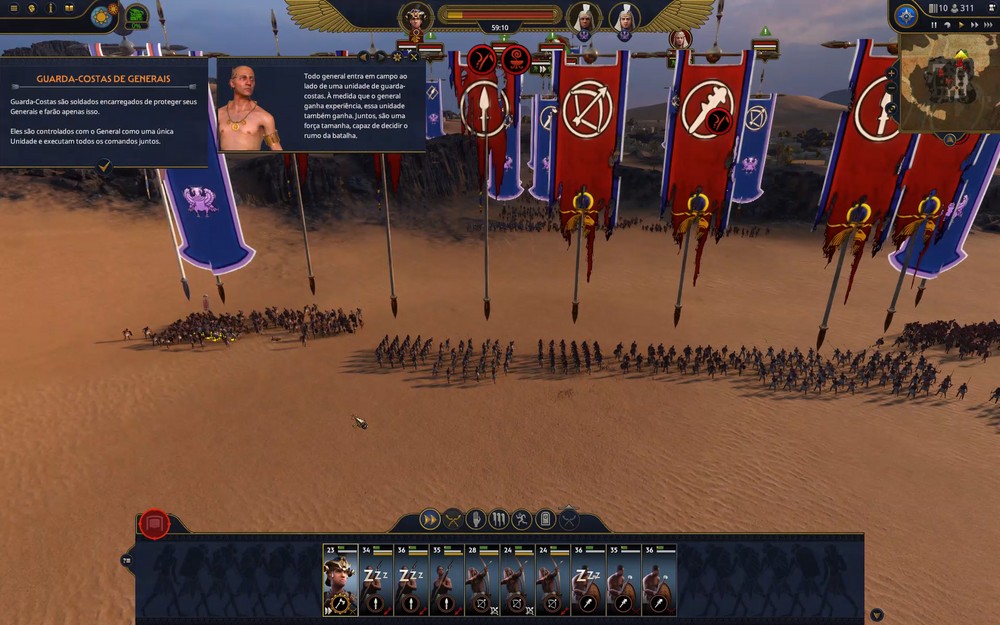Toggle run mode double-arrow button
The image size is (1000, 625).
click(430, 519)
